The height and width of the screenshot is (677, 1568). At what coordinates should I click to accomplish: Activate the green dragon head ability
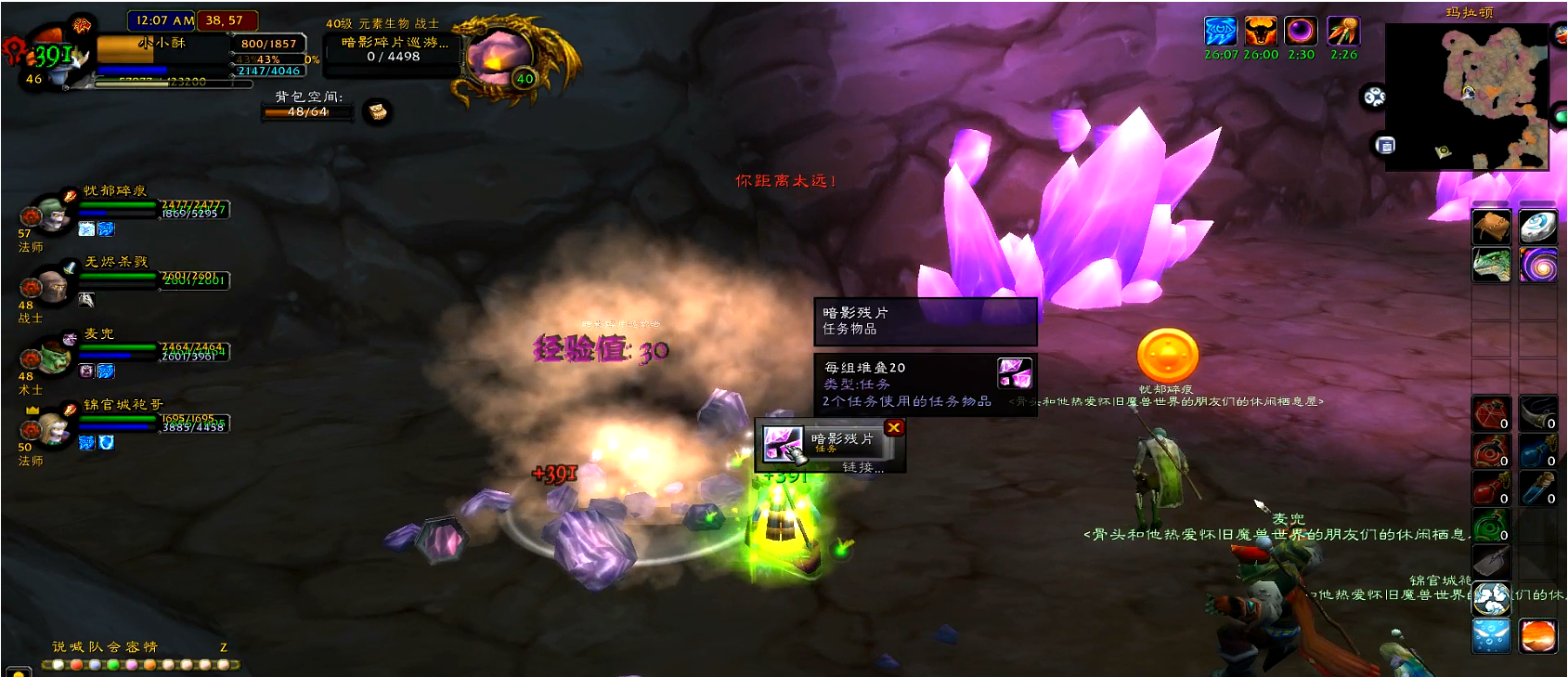1491,266
